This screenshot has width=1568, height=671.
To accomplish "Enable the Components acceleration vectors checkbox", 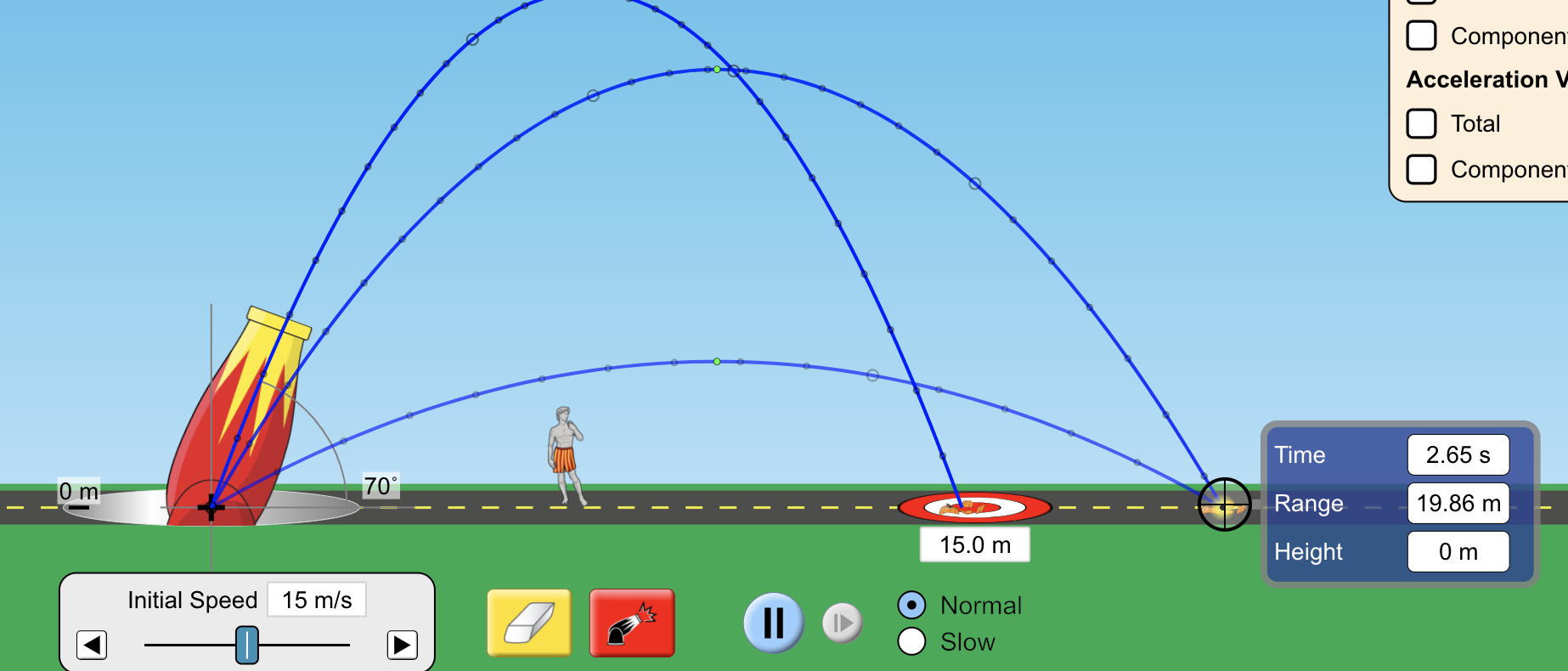I will pos(1420,169).
